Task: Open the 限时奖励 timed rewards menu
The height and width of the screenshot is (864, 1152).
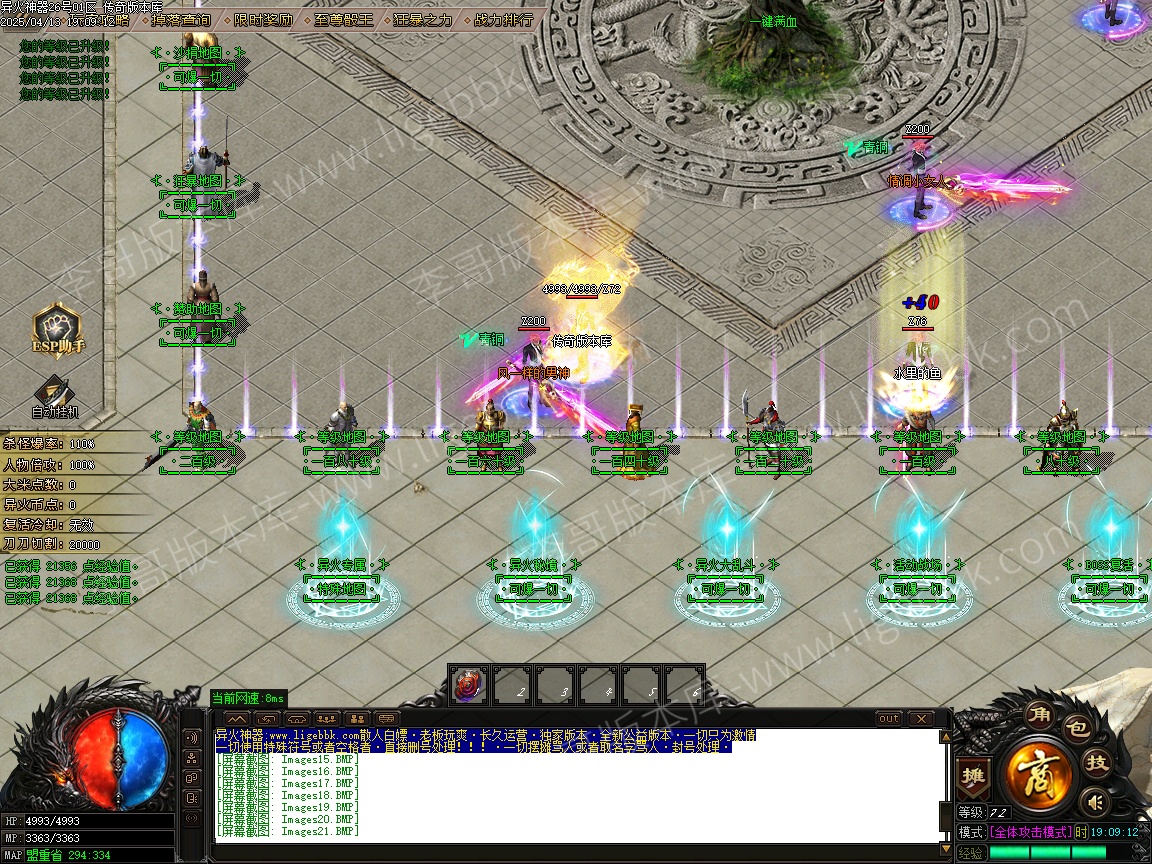Action: 263,19
